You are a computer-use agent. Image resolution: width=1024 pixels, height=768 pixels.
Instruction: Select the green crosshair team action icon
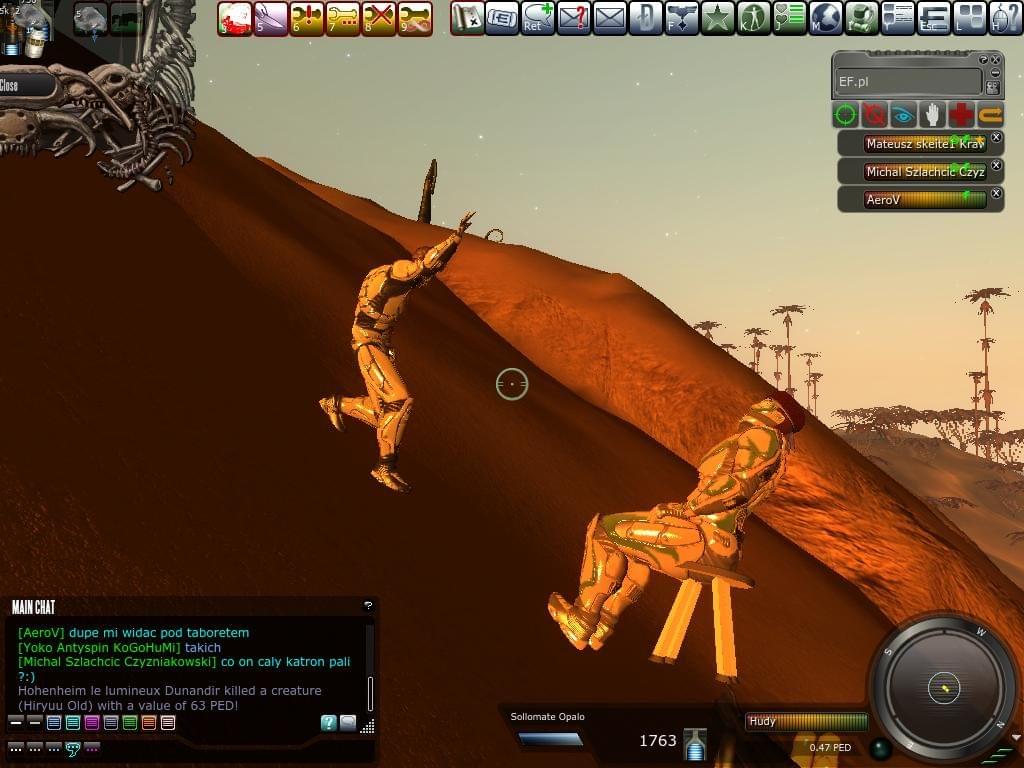[x=847, y=115]
